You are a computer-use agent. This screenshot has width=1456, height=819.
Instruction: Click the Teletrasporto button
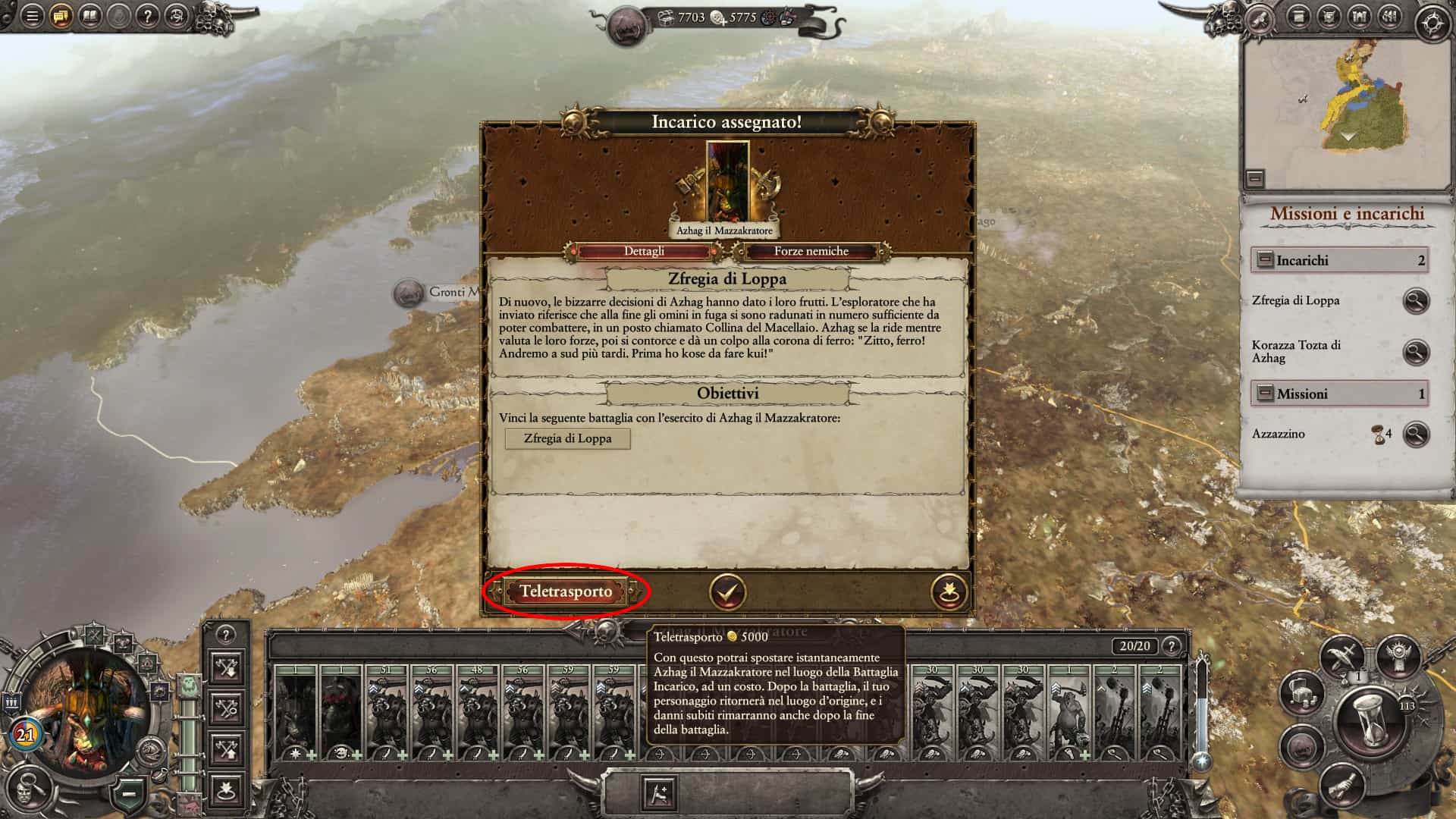coord(566,591)
